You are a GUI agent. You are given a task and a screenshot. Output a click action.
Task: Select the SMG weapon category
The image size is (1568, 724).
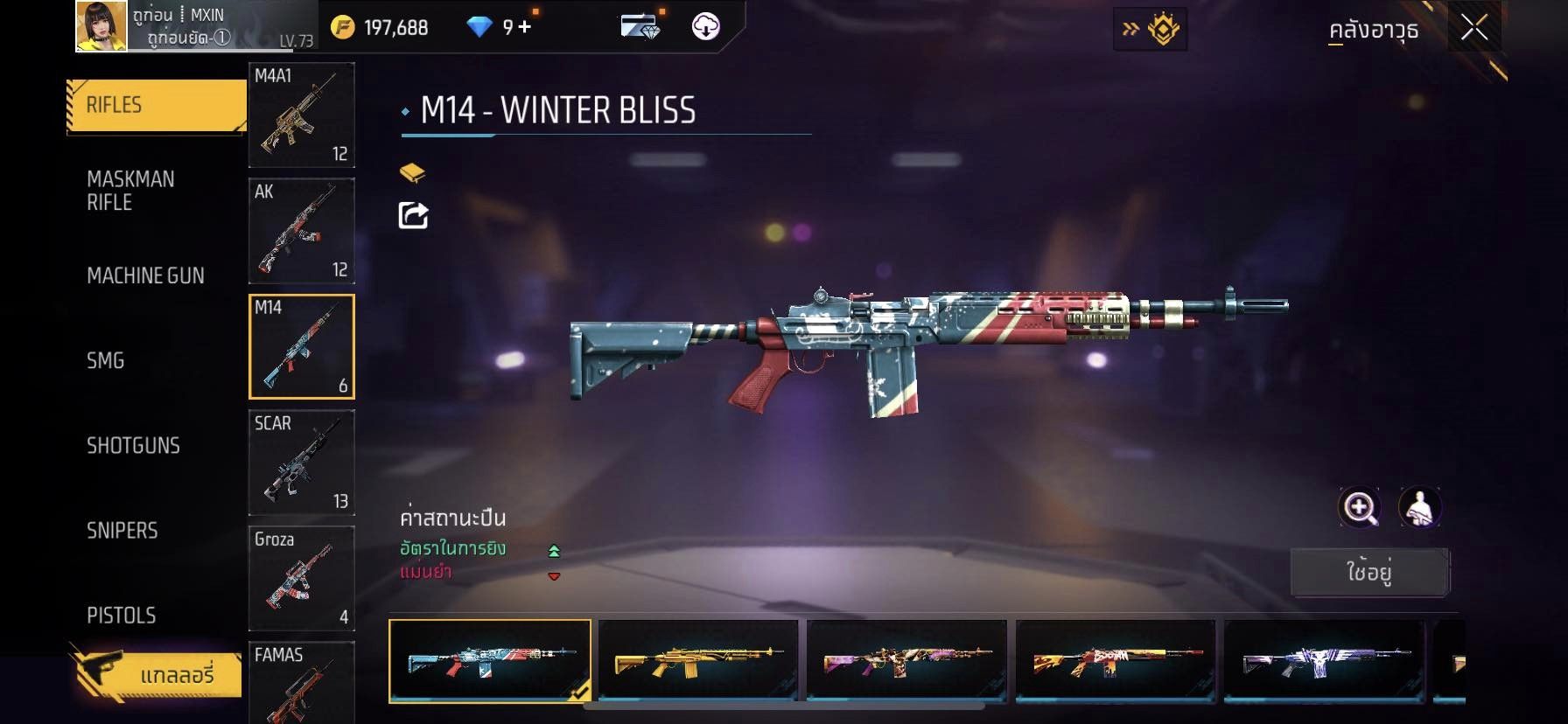tap(106, 360)
